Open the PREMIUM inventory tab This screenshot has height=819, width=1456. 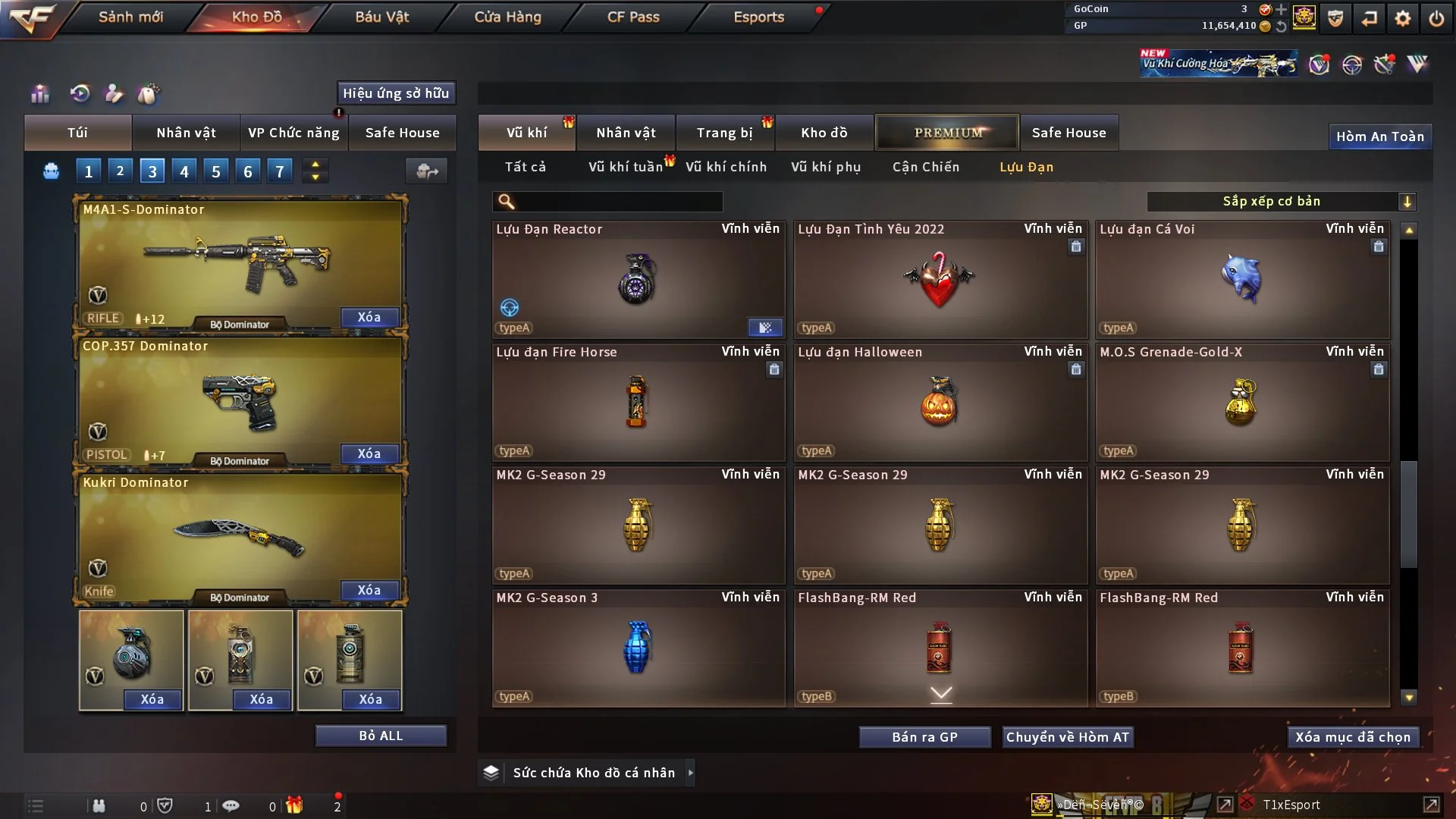[x=948, y=133]
